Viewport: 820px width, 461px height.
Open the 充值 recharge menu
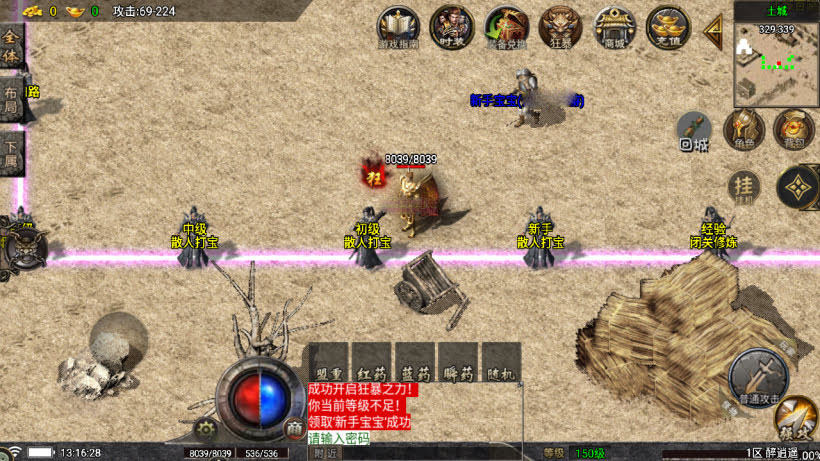667,27
